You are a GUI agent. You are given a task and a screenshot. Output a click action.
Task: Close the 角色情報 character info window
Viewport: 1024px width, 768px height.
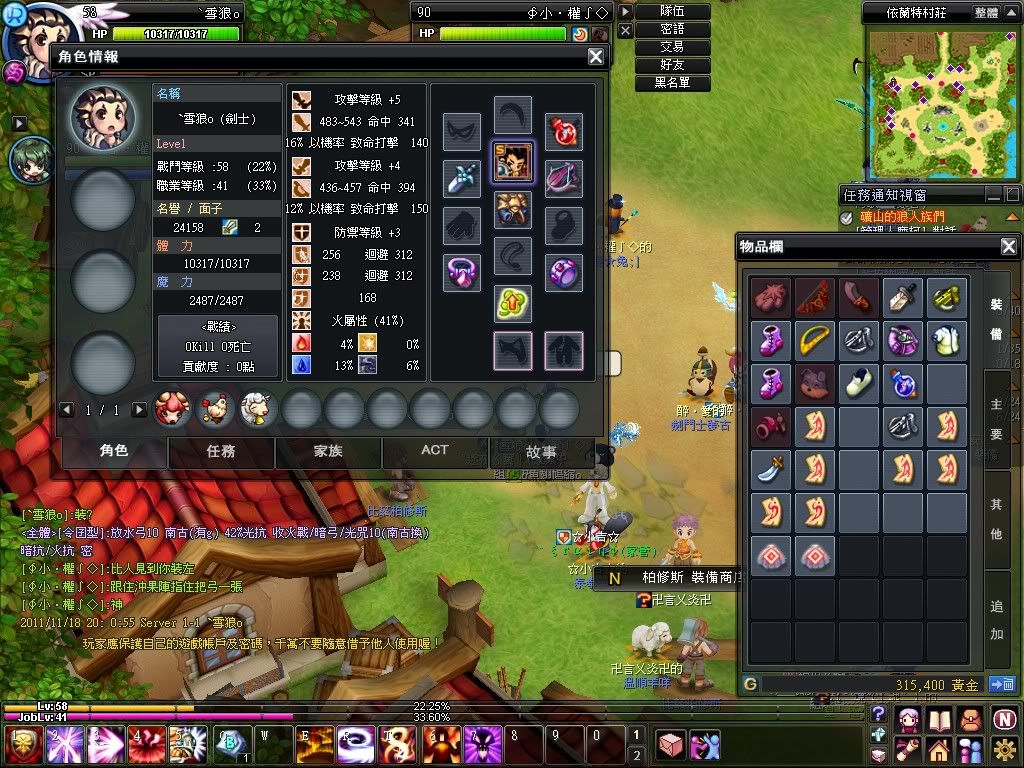(595, 57)
